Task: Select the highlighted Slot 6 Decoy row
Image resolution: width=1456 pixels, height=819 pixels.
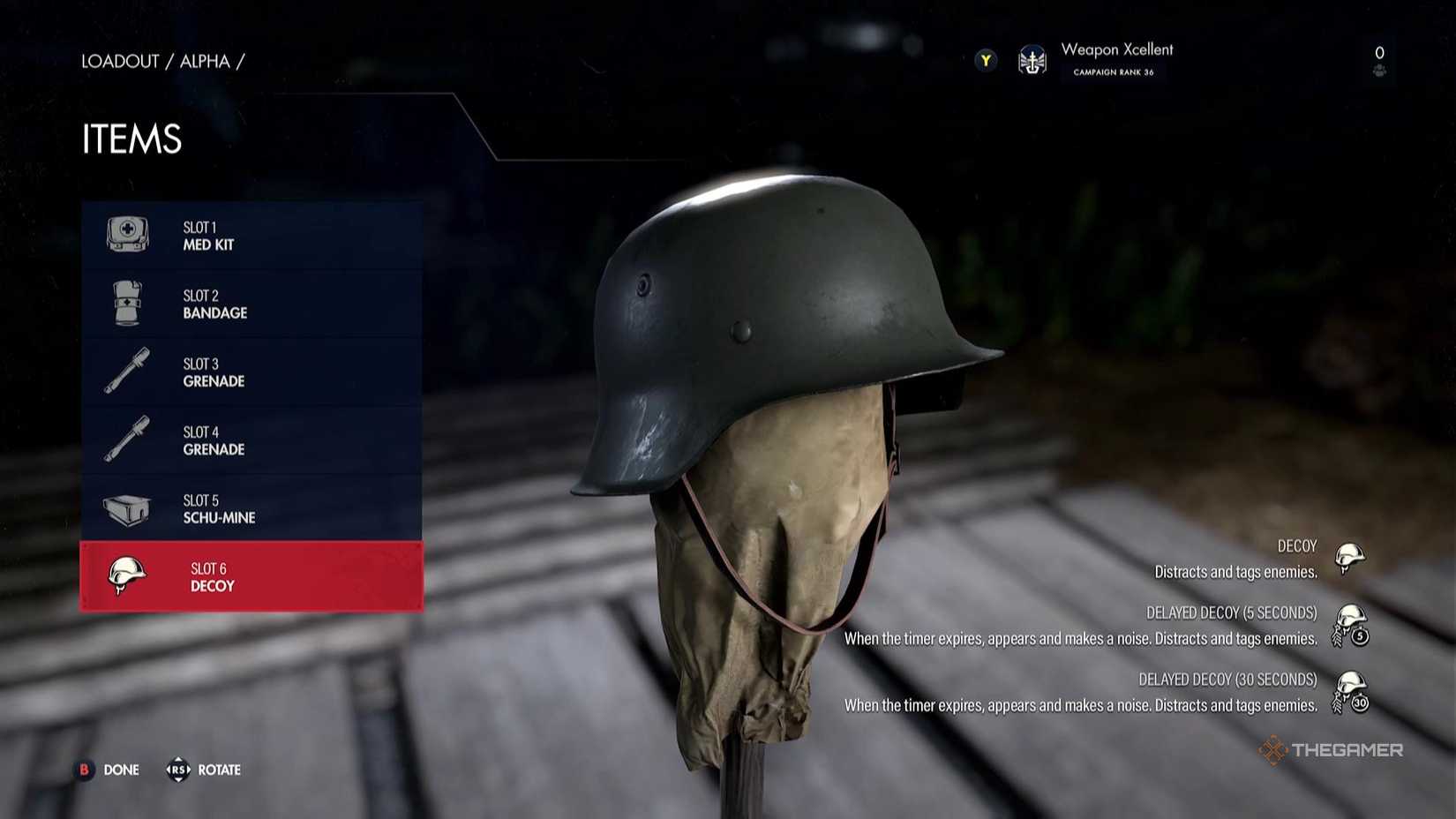Action: (x=251, y=576)
